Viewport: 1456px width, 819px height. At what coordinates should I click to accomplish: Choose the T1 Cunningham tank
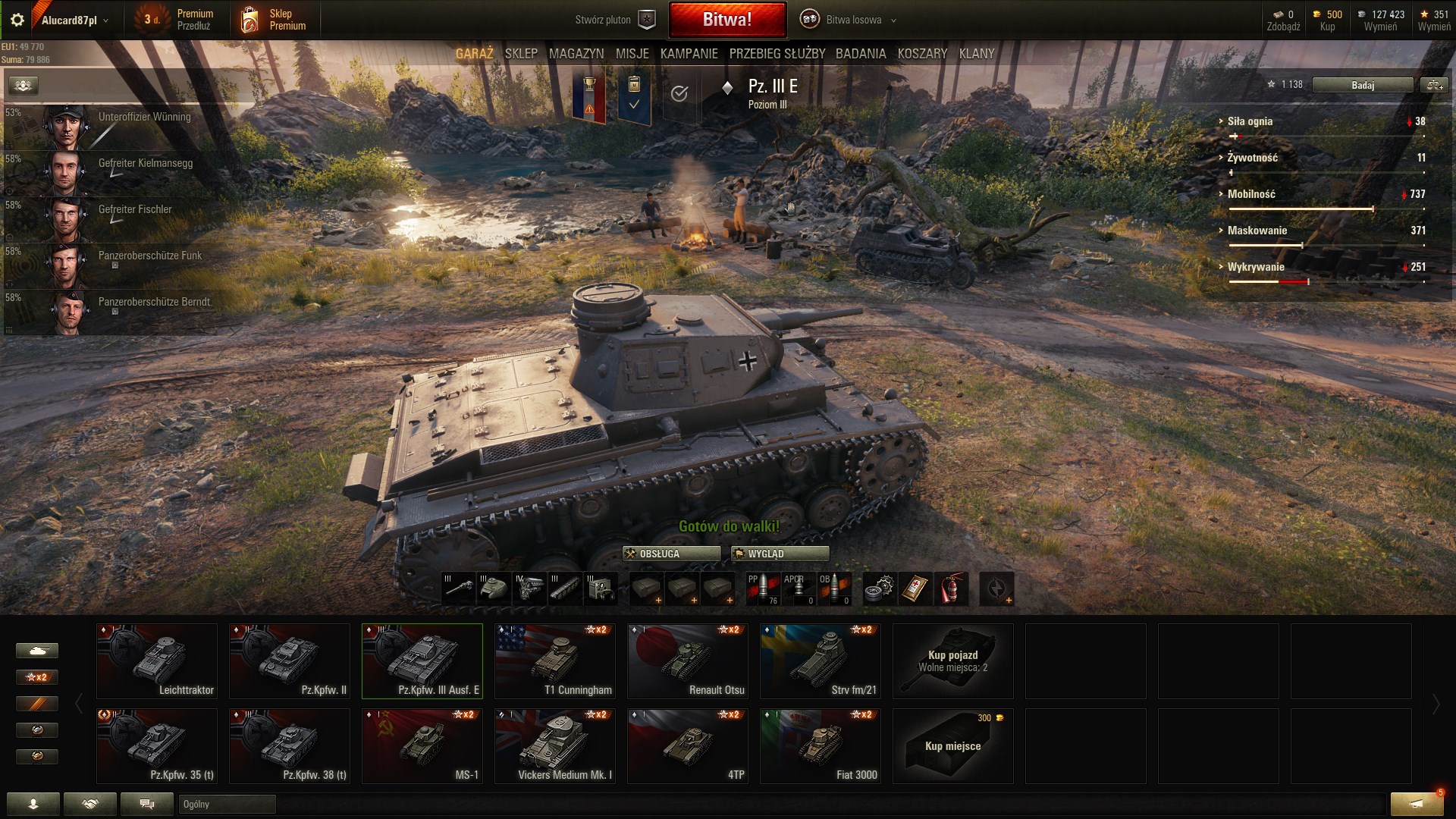(555, 661)
